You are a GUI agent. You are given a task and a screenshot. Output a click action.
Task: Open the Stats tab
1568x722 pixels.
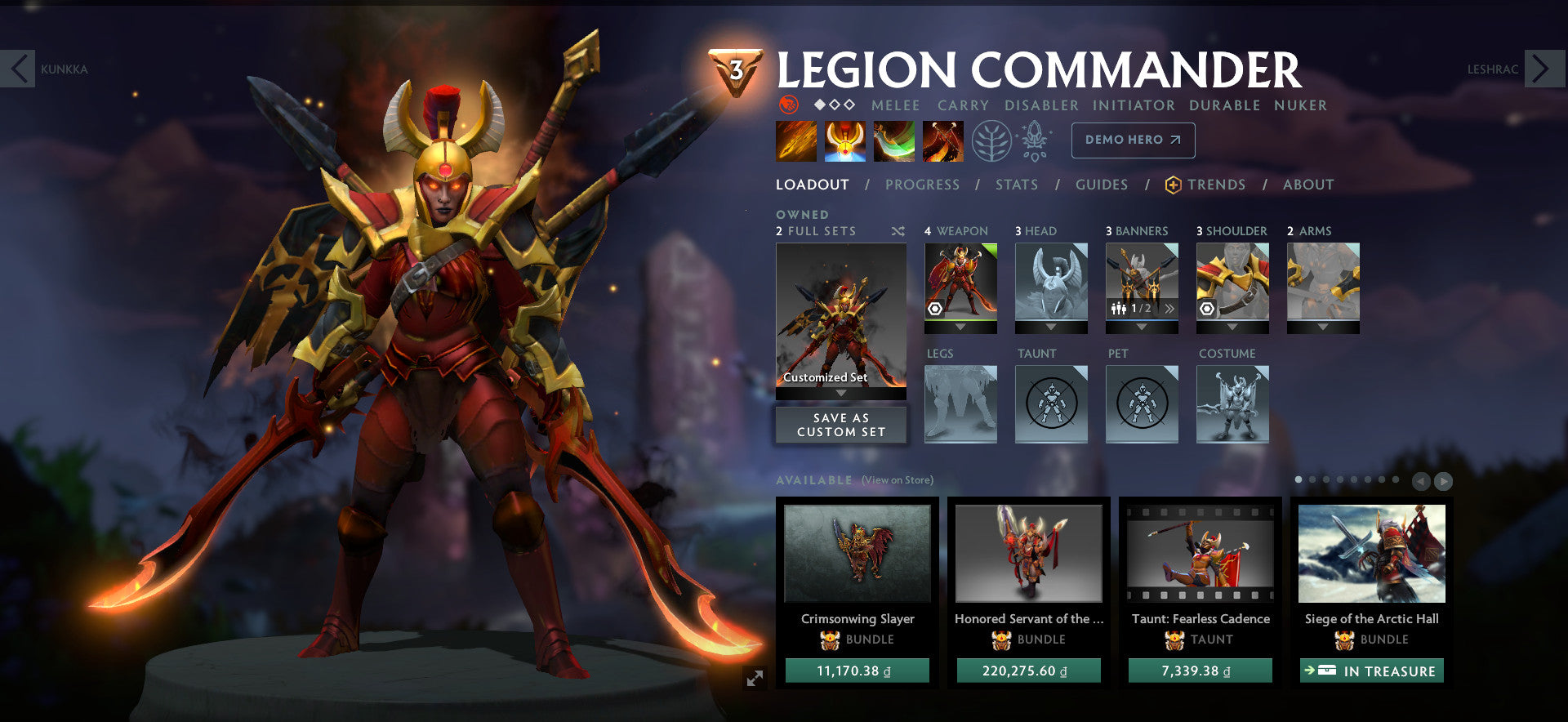pyautogui.click(x=1017, y=185)
